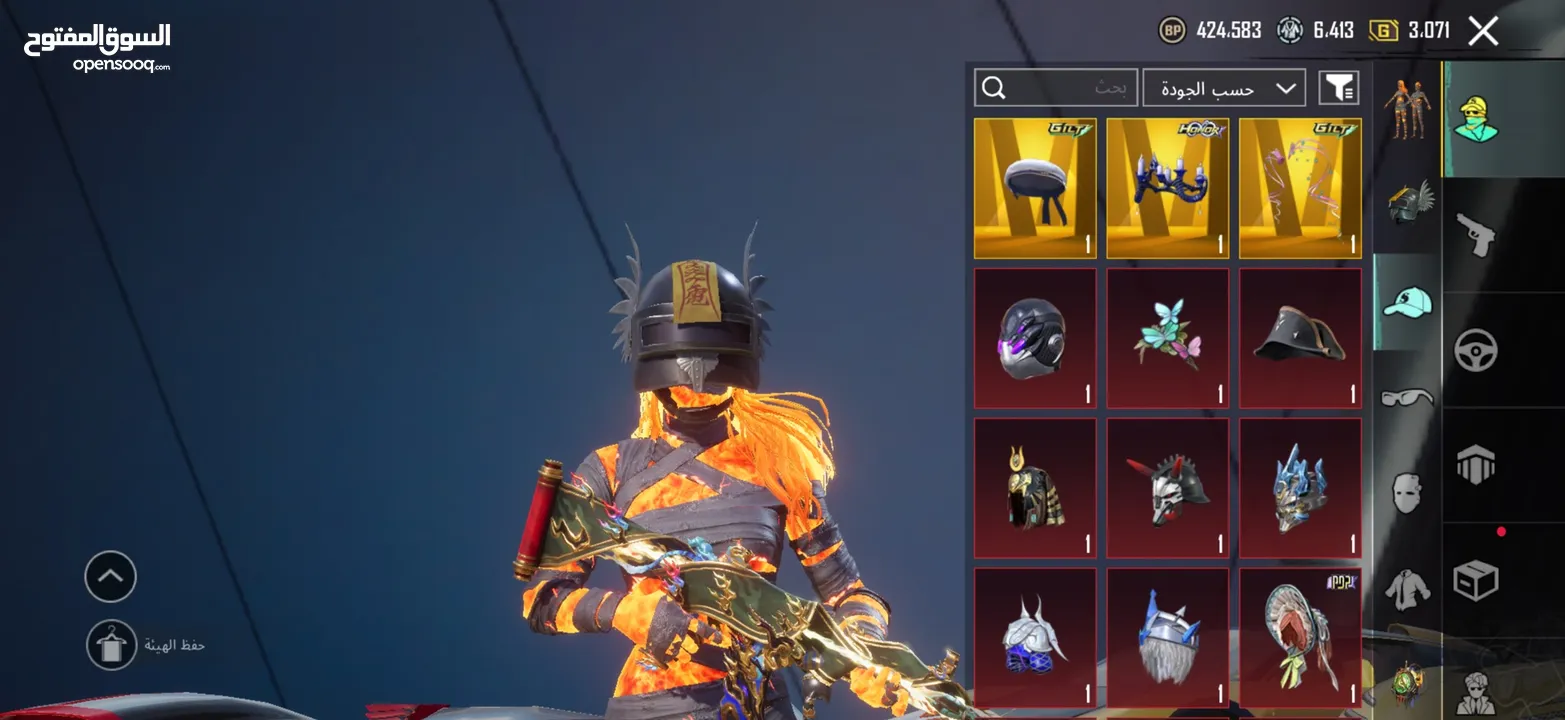The image size is (1565, 720).
Task: Open the glasses accessories tab
Action: (1407, 398)
